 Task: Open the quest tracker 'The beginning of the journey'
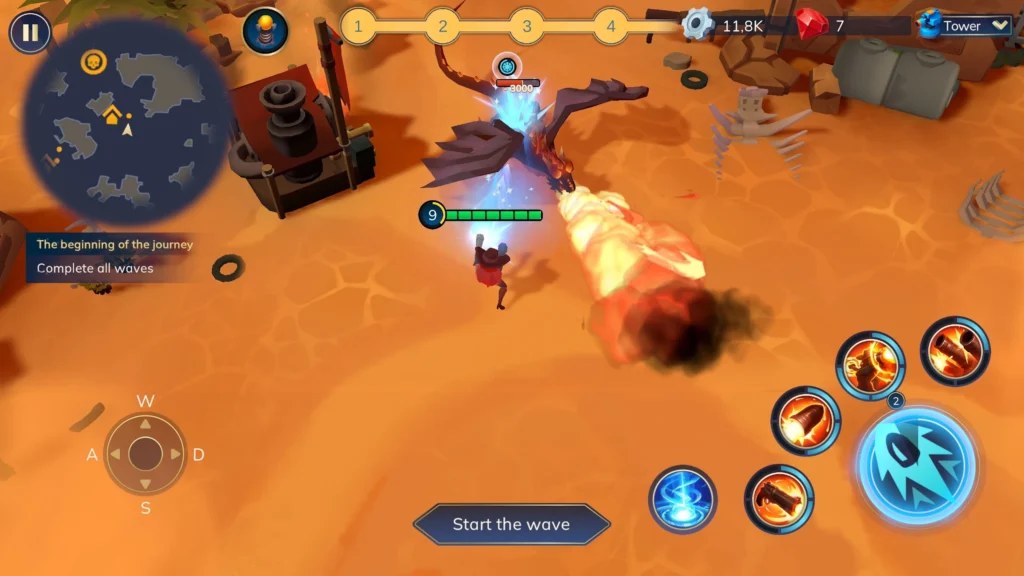114,244
